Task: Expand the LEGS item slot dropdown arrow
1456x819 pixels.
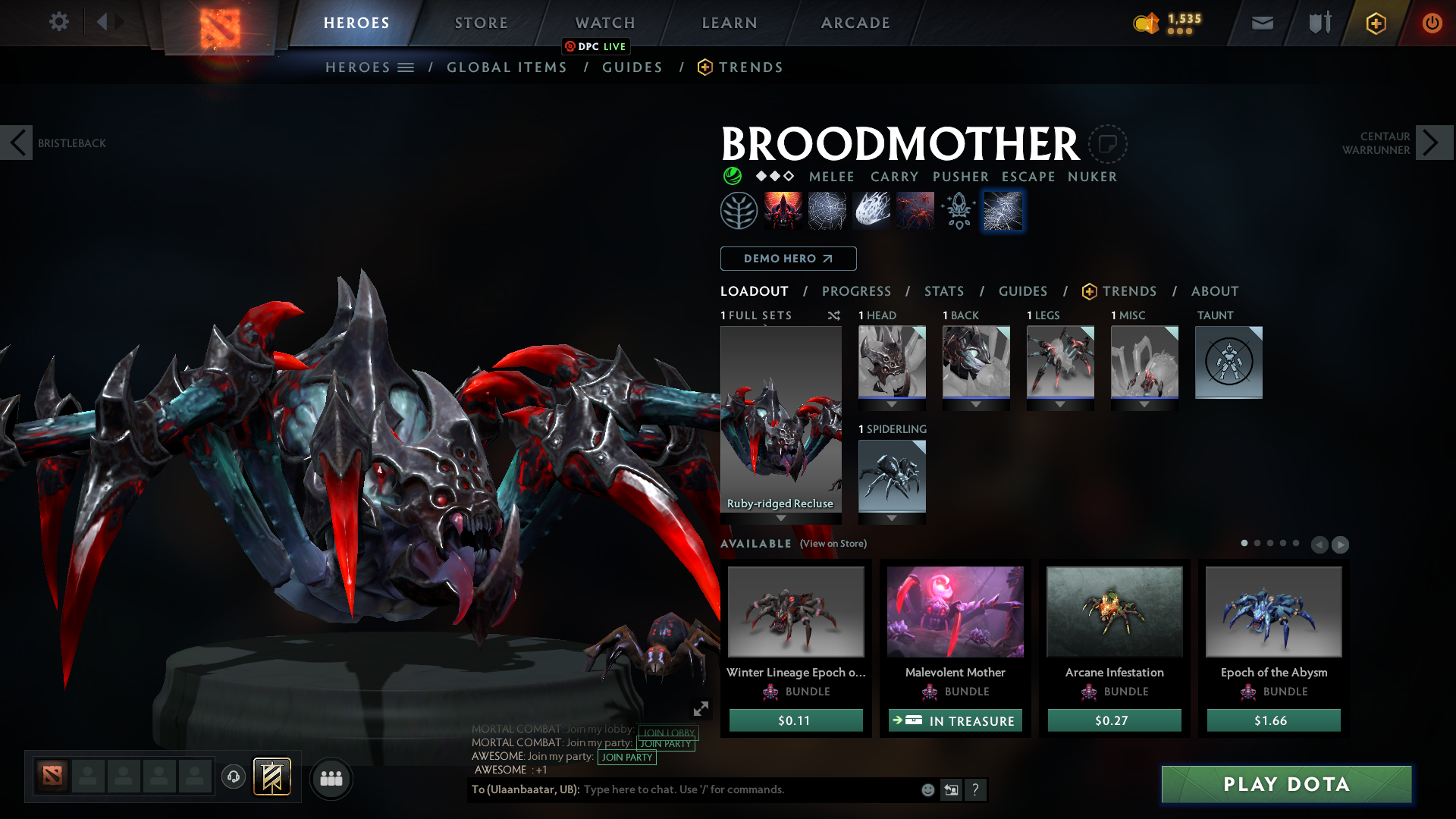Action: pos(1060,404)
